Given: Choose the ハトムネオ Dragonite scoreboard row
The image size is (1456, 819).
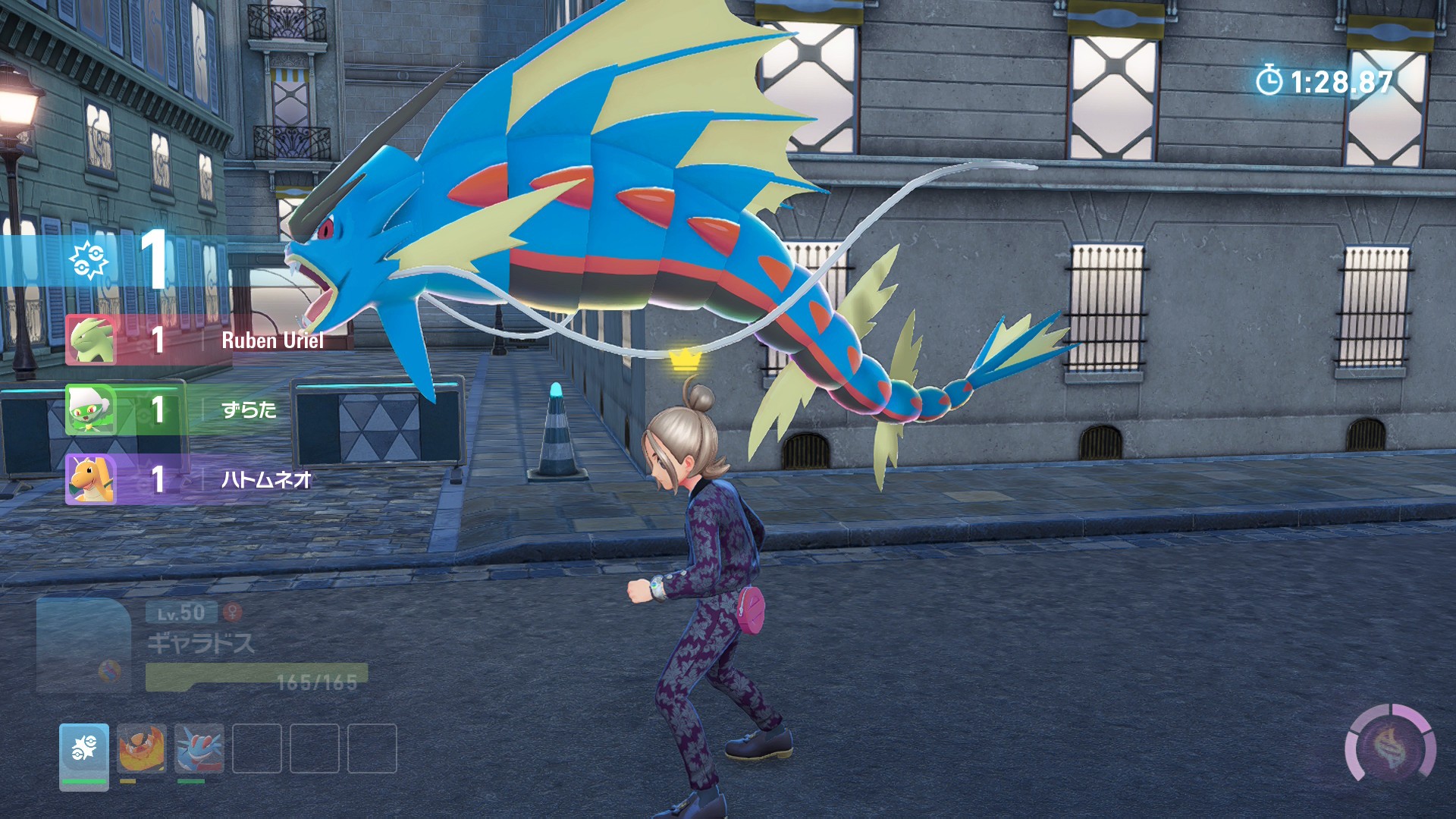Looking at the screenshot, I should 190,479.
